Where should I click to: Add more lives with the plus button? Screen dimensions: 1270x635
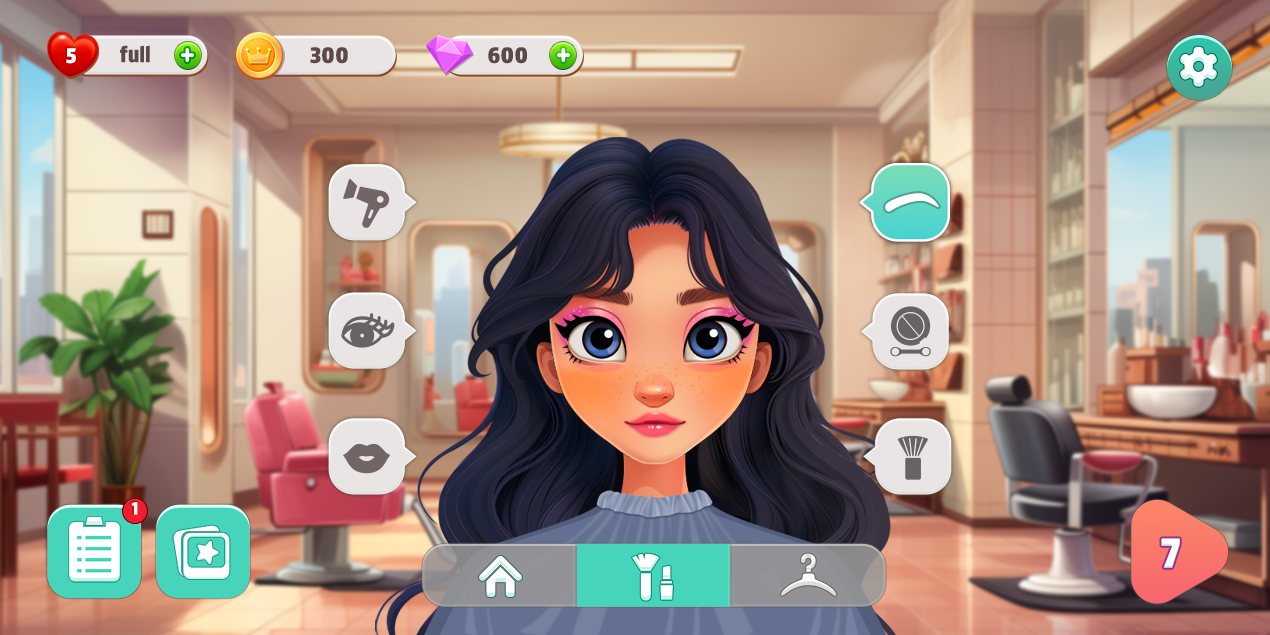click(x=187, y=55)
